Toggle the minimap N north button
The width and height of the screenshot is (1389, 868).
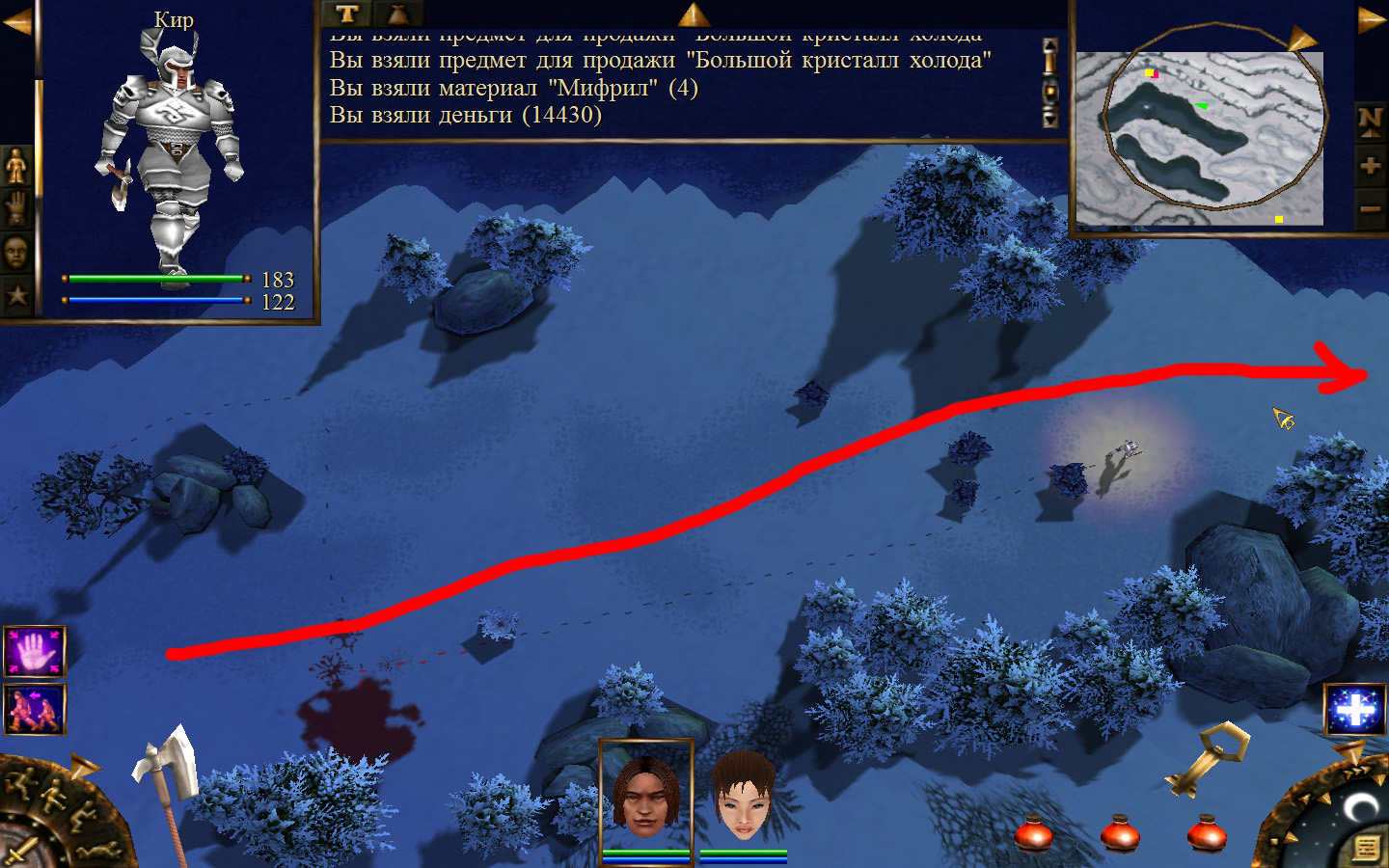pyautogui.click(x=1370, y=120)
